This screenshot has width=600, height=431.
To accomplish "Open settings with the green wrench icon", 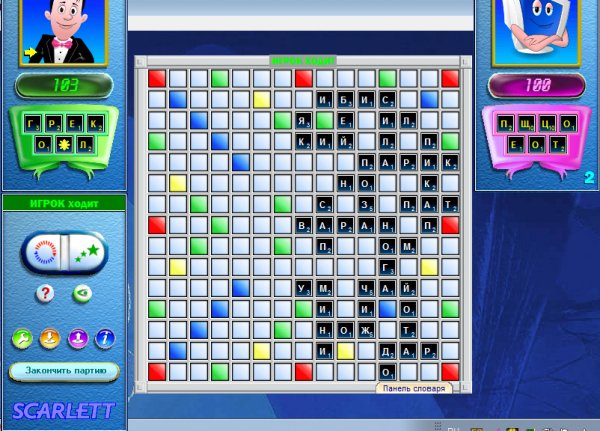I will click(21, 339).
